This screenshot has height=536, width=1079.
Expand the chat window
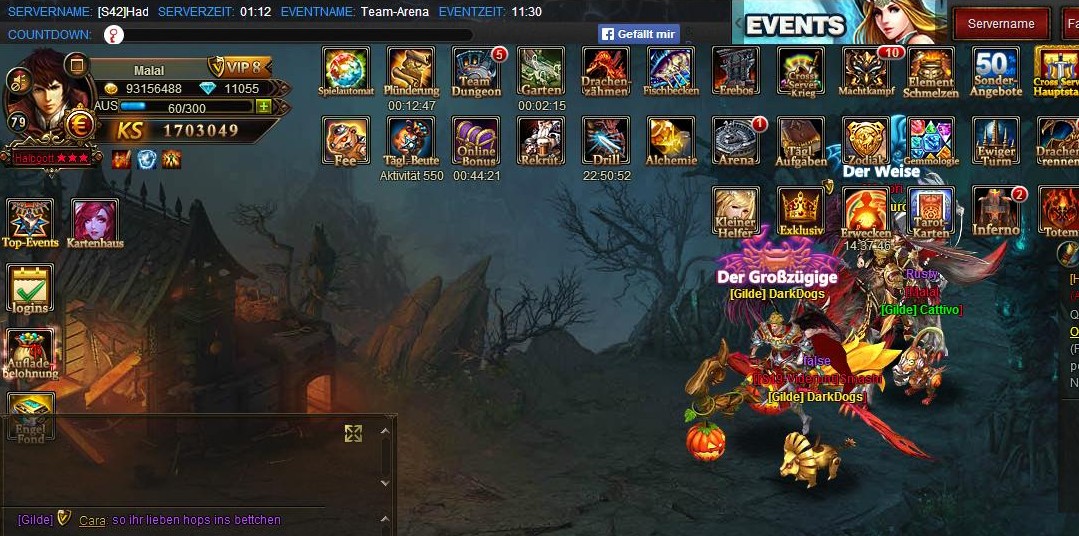pos(353,433)
